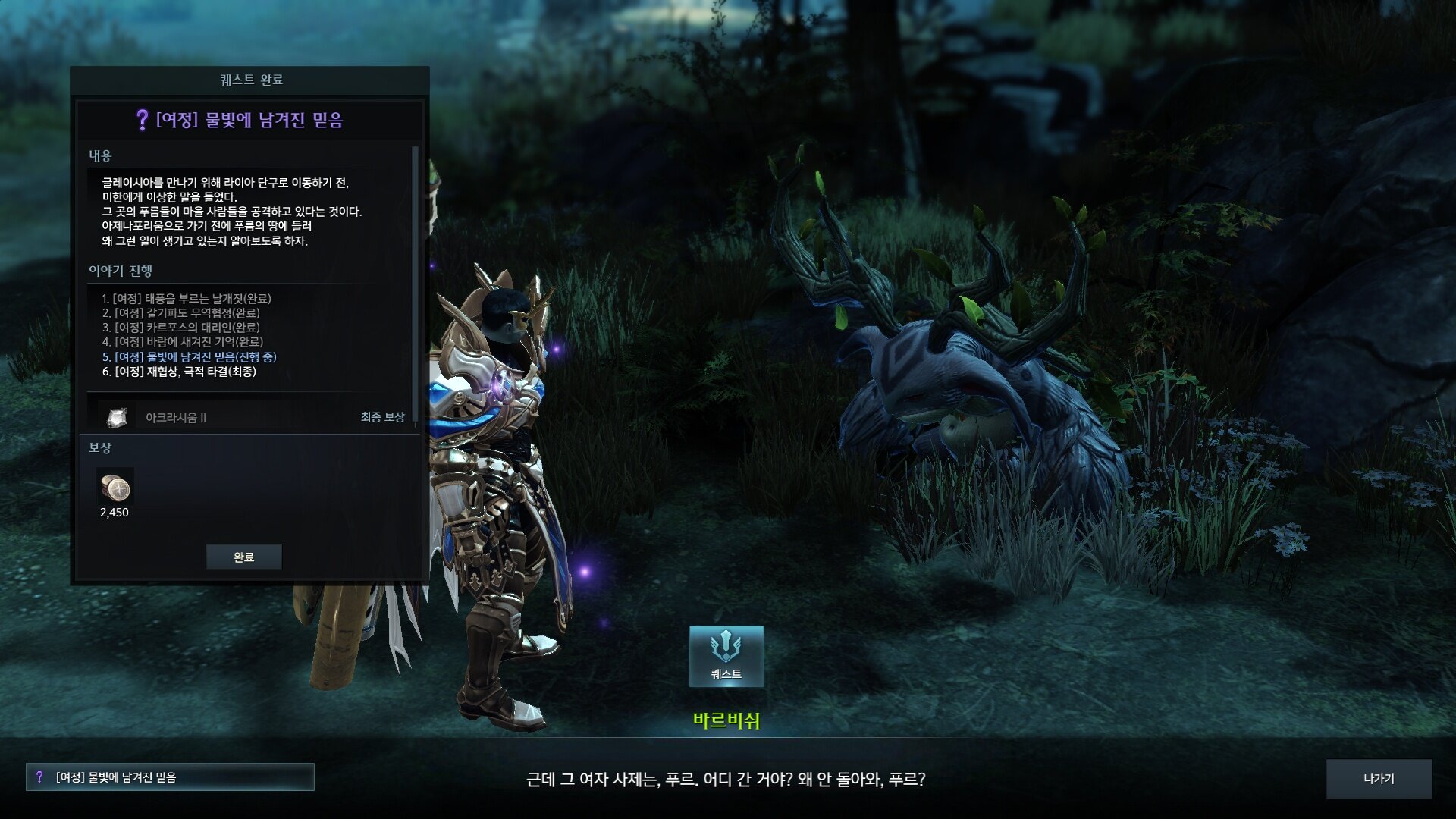
Task: Inspect the silver coin reward icon
Action: 115,488
